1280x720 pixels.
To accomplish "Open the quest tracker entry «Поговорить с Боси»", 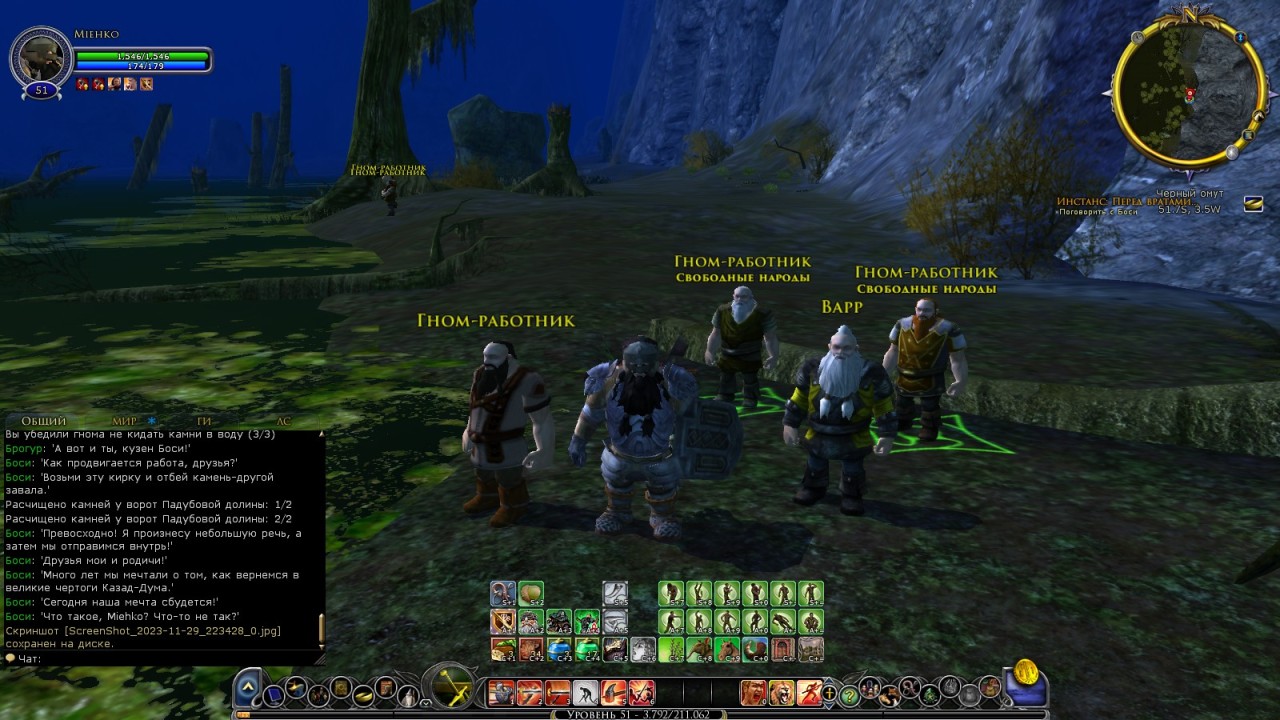I will [x=1098, y=212].
